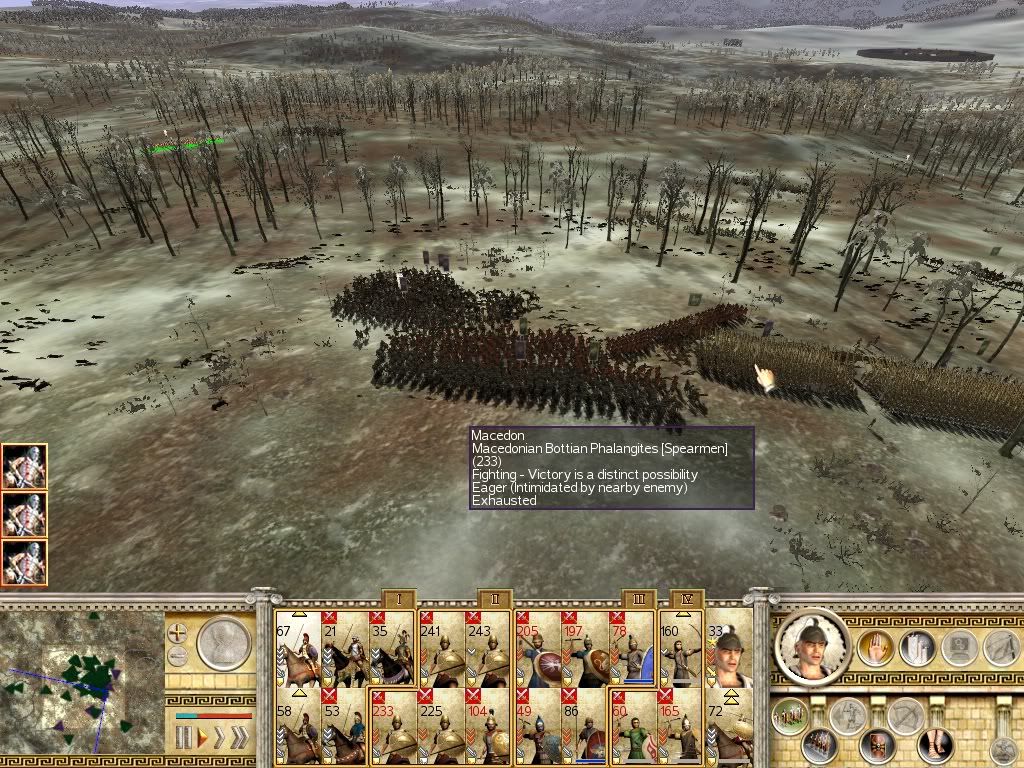Select group III tab
This screenshot has width=1024, height=768.
[x=639, y=599]
